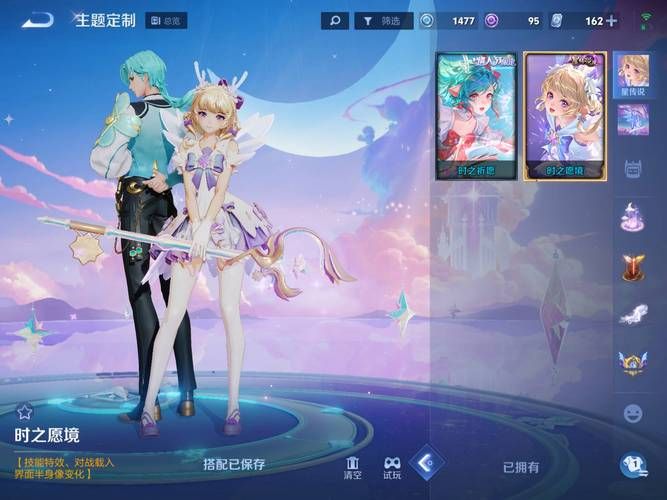The height and width of the screenshot is (500, 667).
Task: Toggle the star favorite above 时之愿境
Action: point(25,411)
